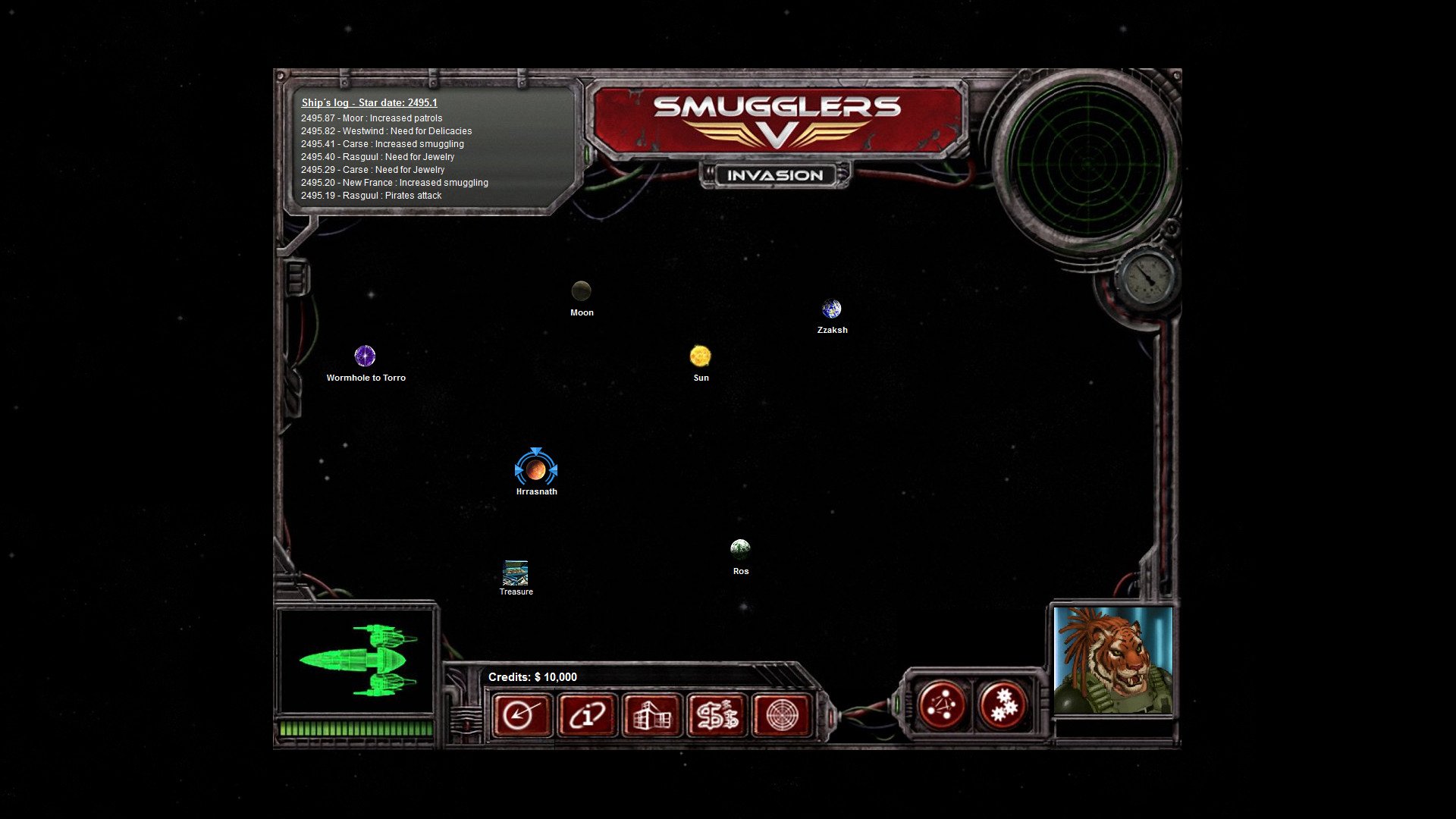The image size is (1456, 819).
Task: Select the Moon near the top
Action: coord(581,290)
